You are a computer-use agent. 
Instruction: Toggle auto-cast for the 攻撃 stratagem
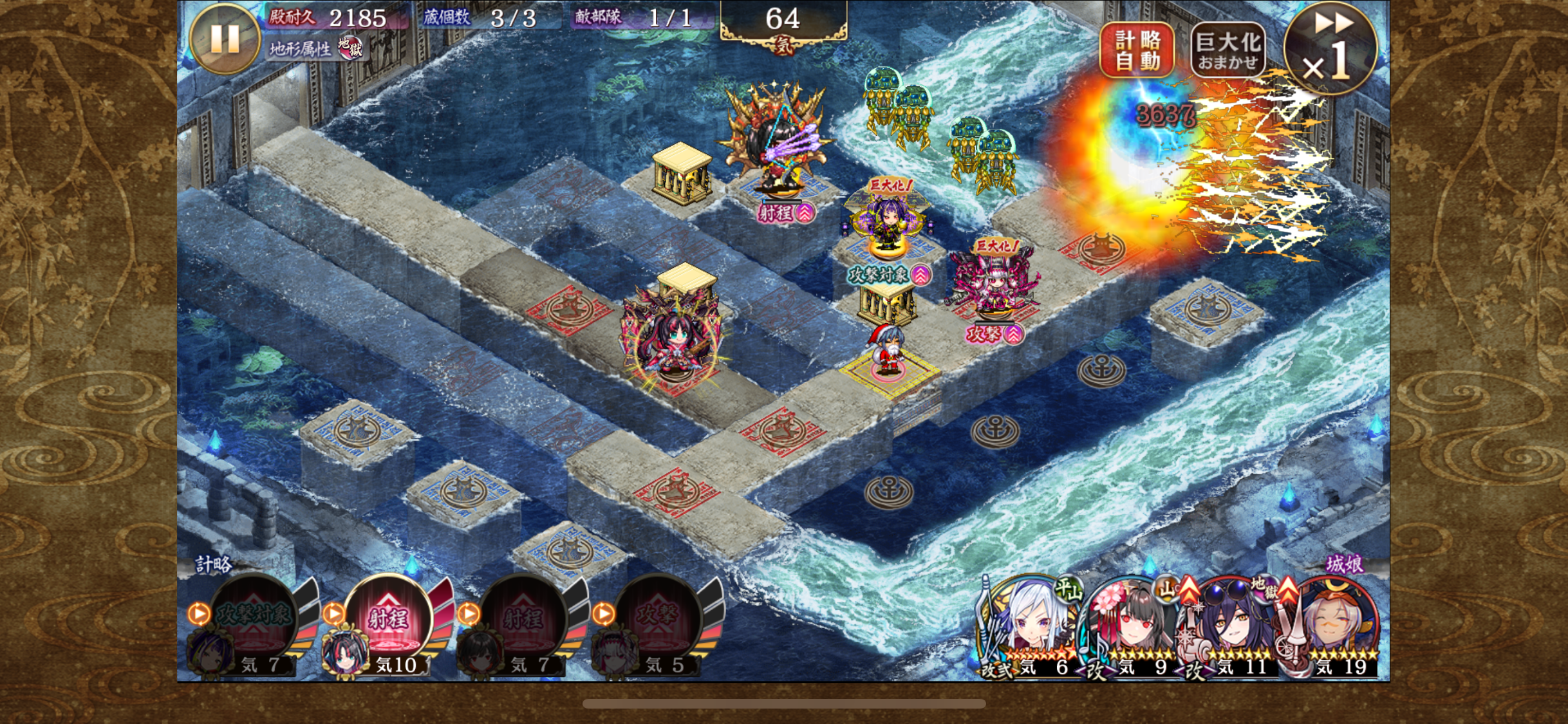coord(602,614)
